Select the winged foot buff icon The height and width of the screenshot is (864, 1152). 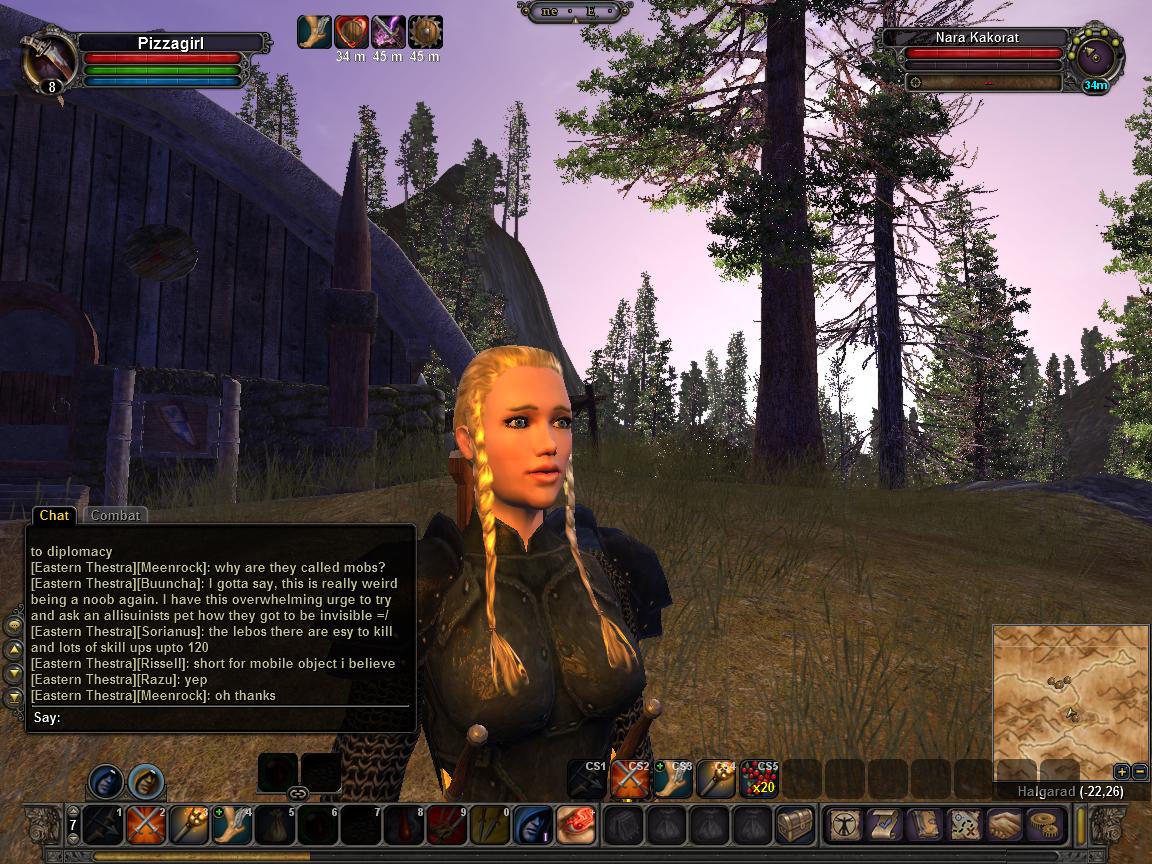pyautogui.click(x=314, y=32)
